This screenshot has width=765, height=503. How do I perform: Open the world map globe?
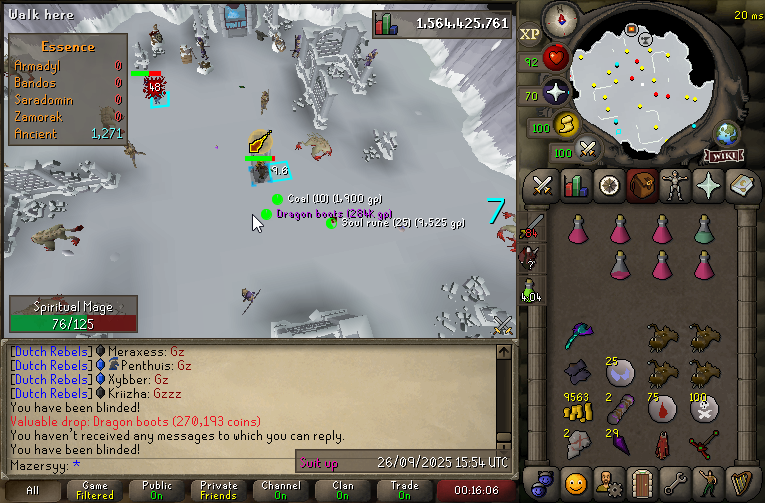pos(727,134)
